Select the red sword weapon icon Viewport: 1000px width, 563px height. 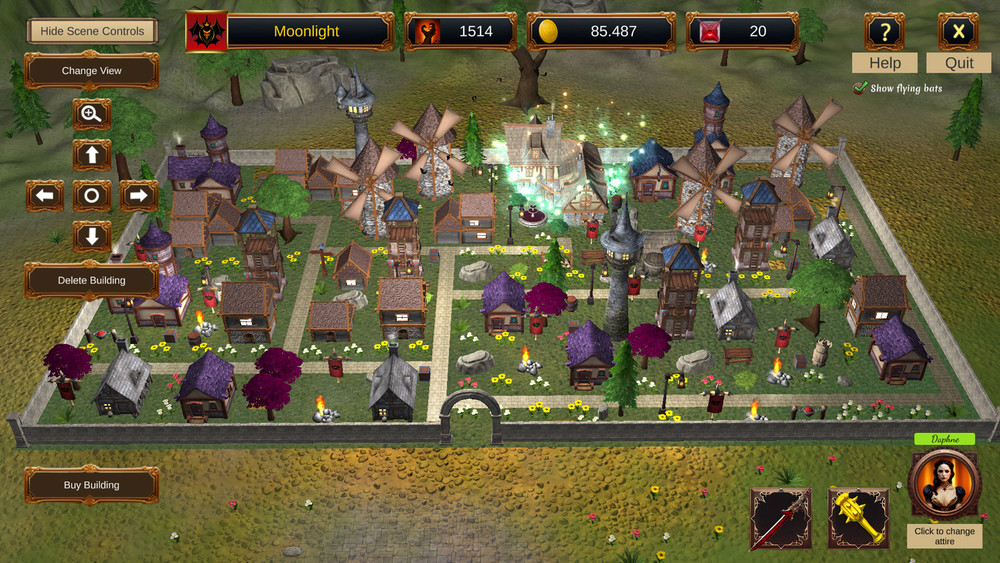tap(781, 518)
